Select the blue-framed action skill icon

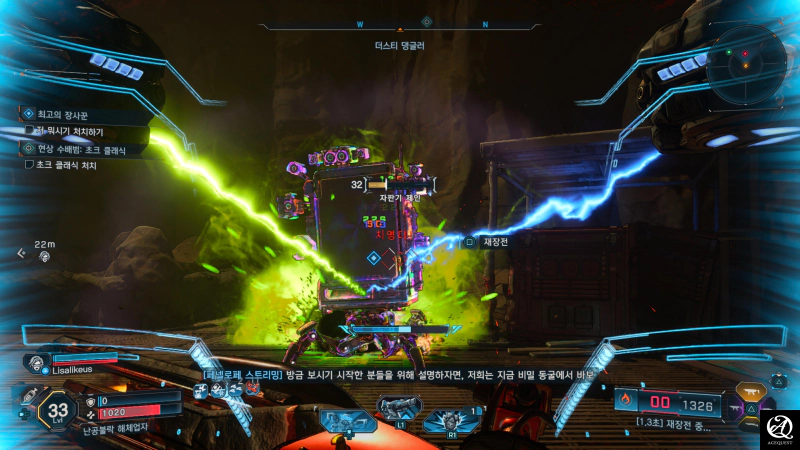345,420
